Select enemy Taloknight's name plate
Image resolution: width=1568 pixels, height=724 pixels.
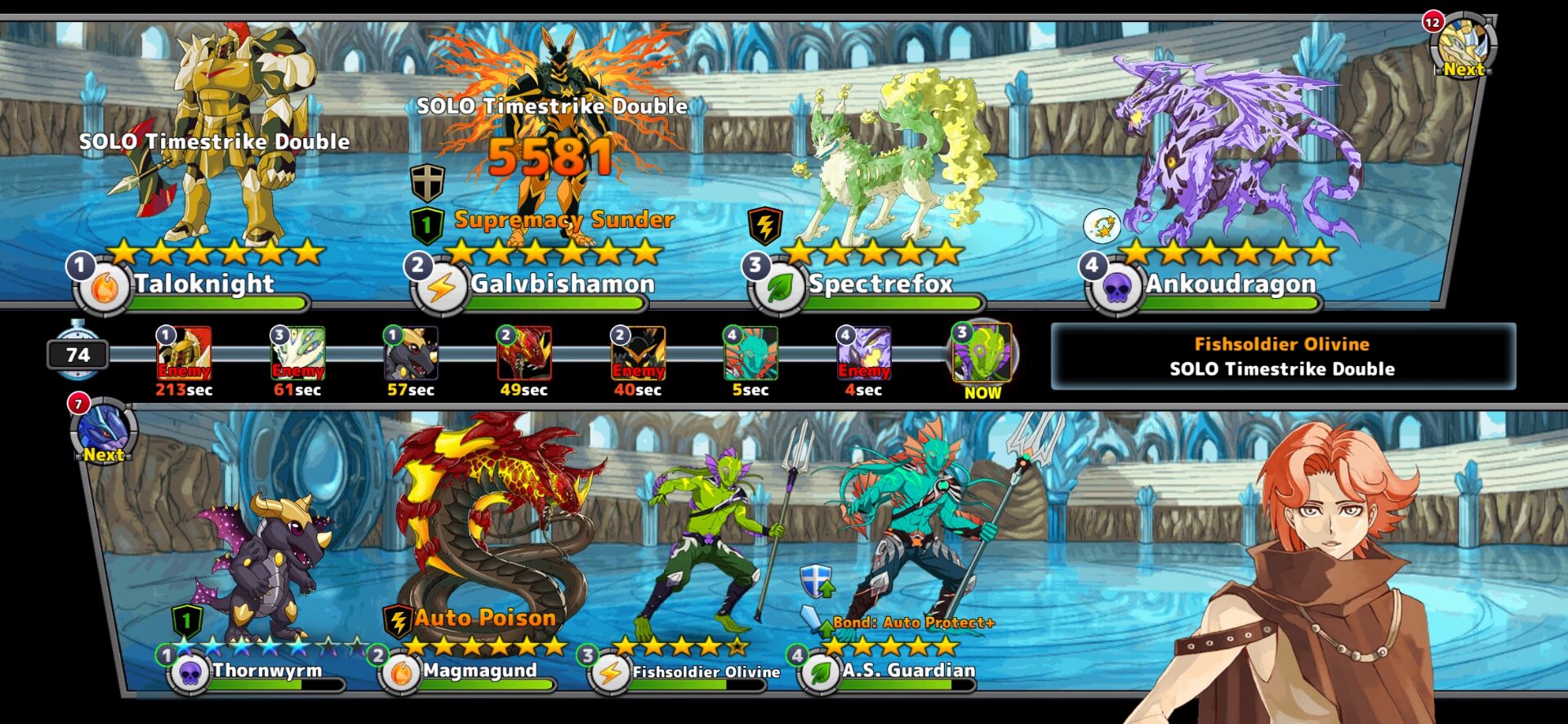coord(204,284)
